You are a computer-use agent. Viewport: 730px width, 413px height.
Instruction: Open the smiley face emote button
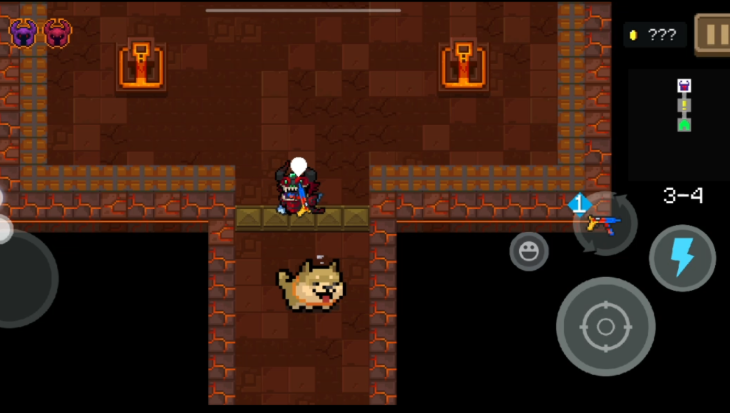coord(529,251)
